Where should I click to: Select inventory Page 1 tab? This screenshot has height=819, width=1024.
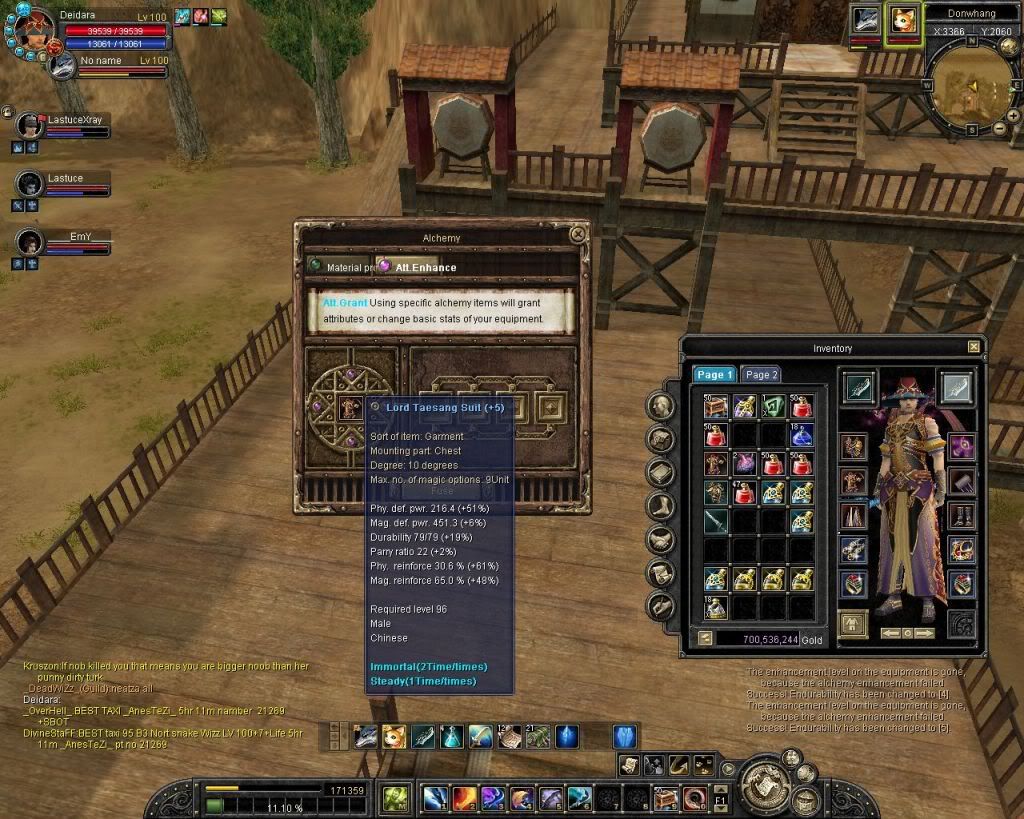click(x=715, y=374)
